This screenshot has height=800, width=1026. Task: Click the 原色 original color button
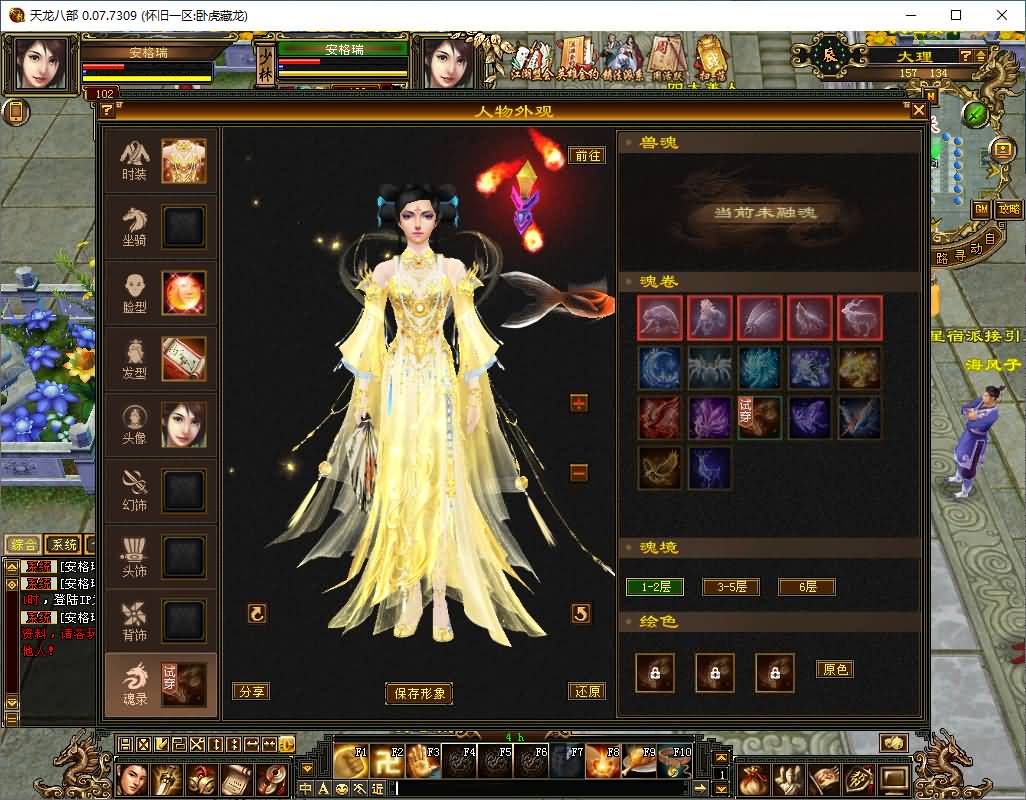[835, 669]
